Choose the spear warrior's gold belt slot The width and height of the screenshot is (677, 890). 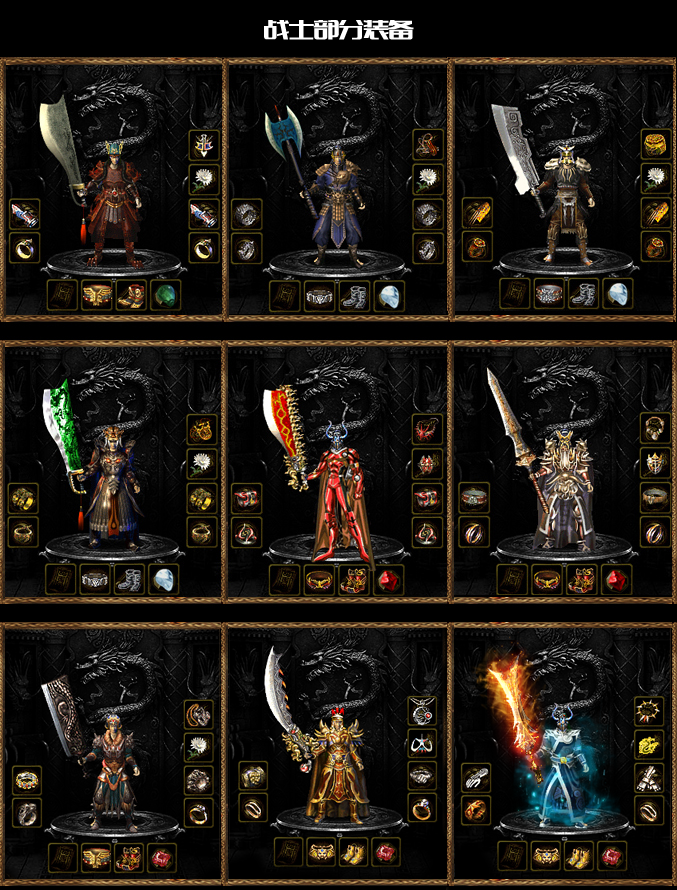tap(547, 580)
